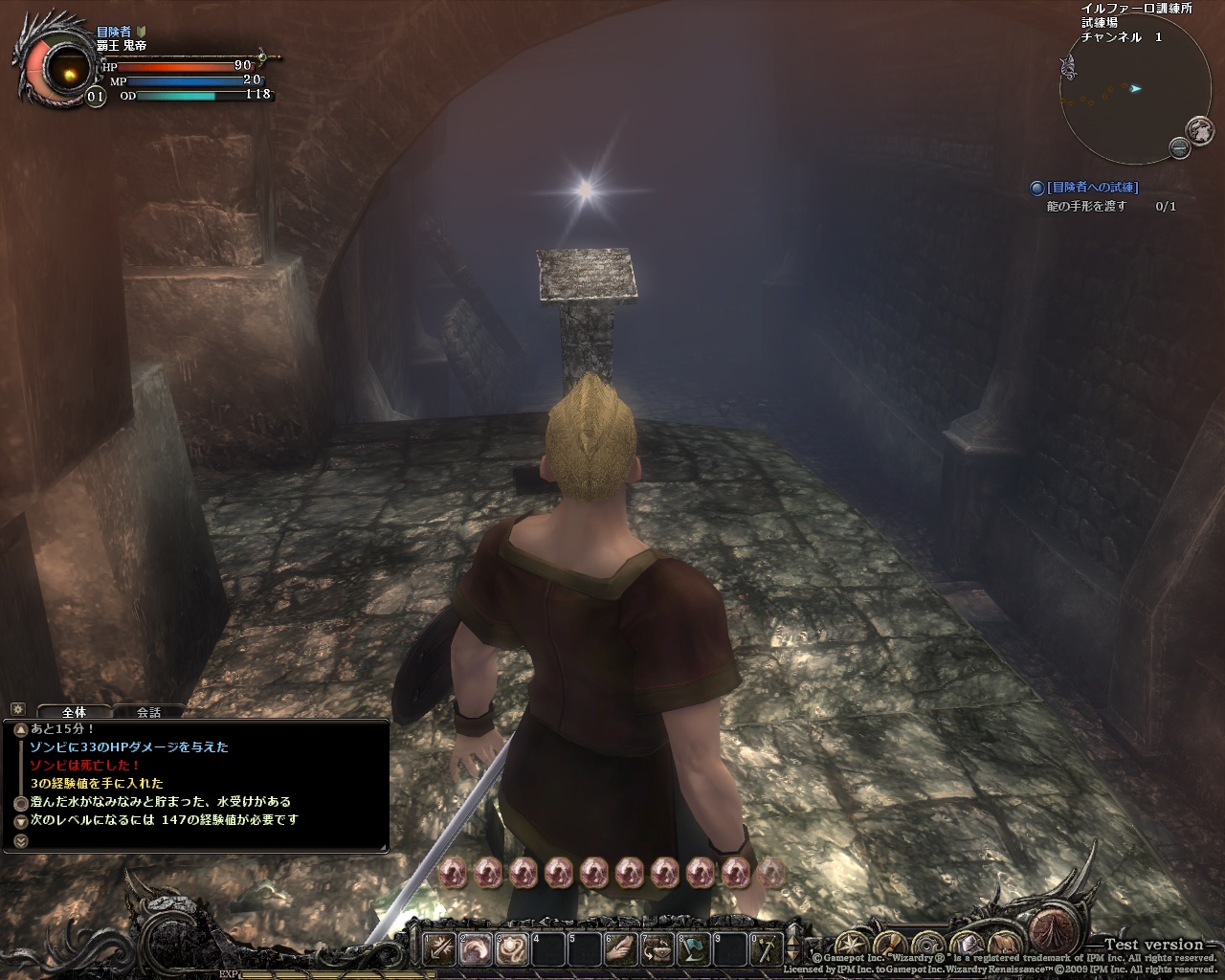Activate the sword strike skill in slot 1
This screenshot has height=980, width=1225.
tap(441, 949)
